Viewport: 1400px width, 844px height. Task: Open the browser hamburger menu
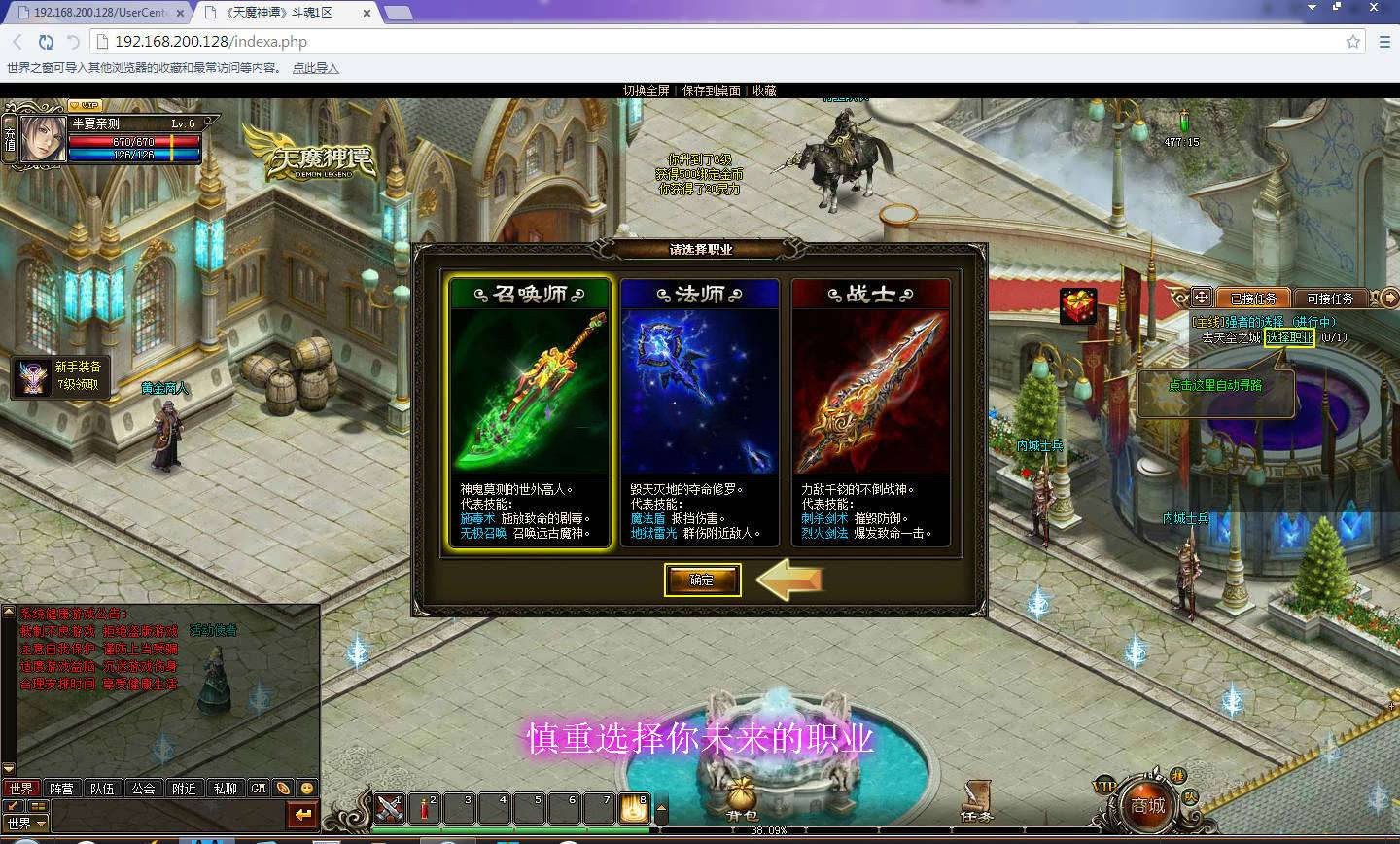(x=1384, y=42)
